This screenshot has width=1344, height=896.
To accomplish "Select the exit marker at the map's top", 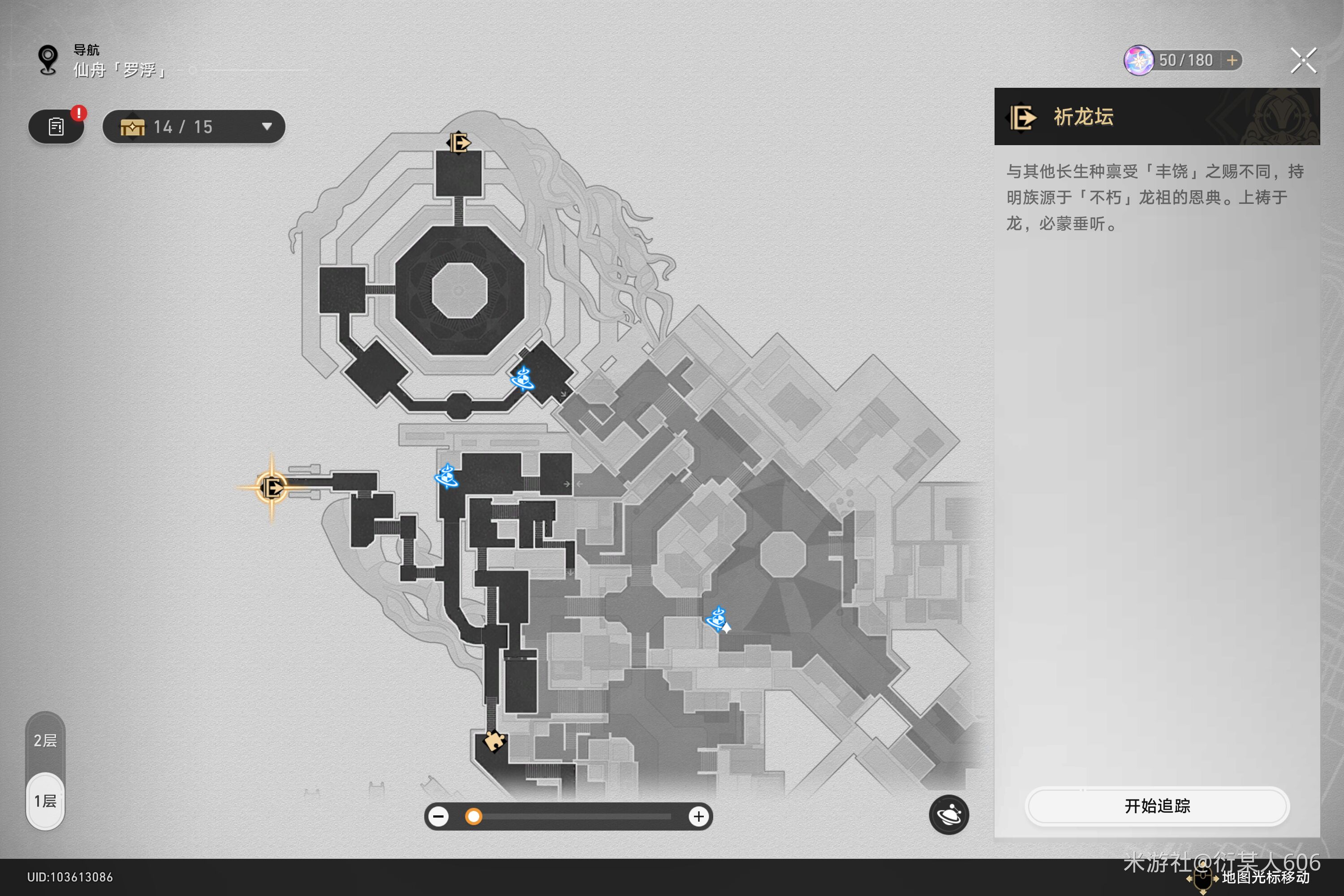I will (x=458, y=142).
